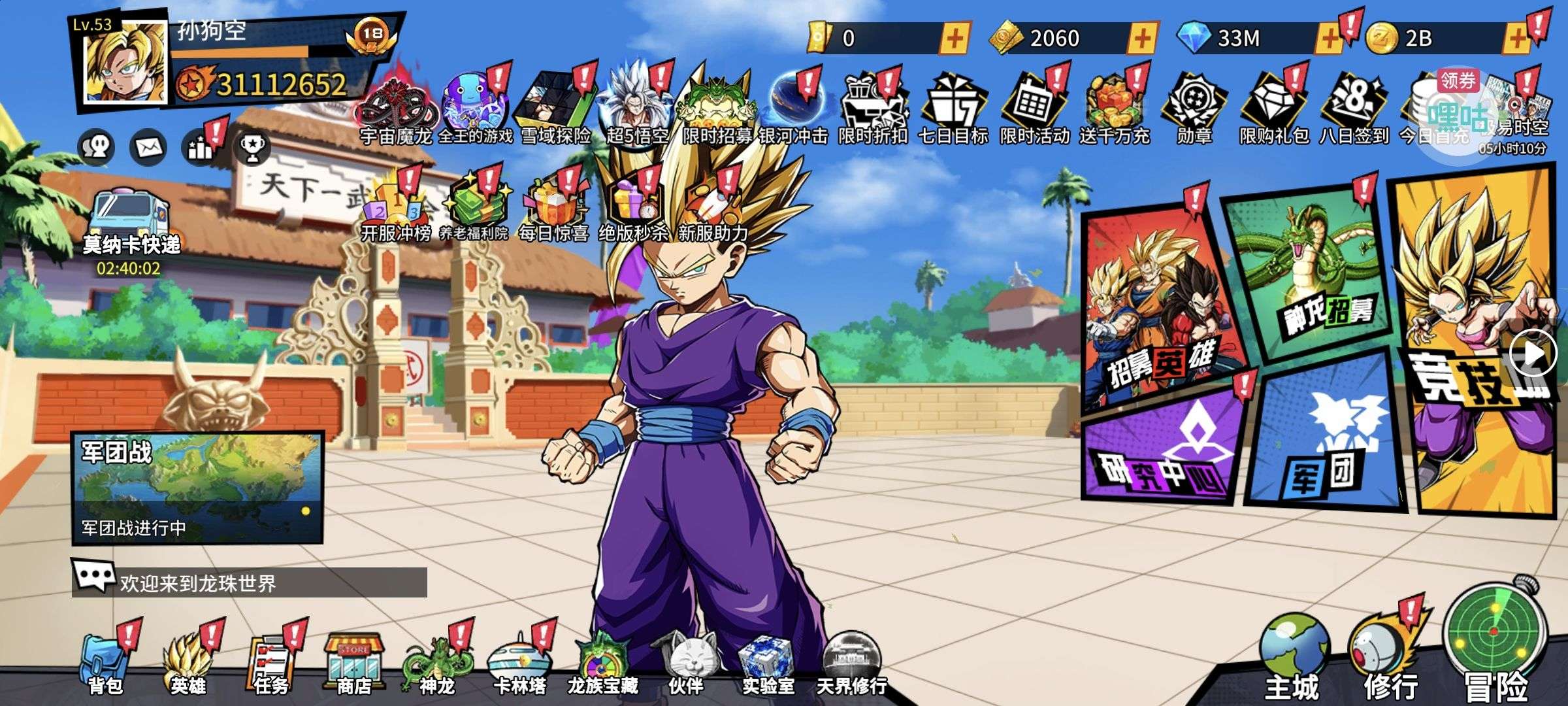
Task: Open the 军团战 legion war map
Action: pyautogui.click(x=197, y=487)
